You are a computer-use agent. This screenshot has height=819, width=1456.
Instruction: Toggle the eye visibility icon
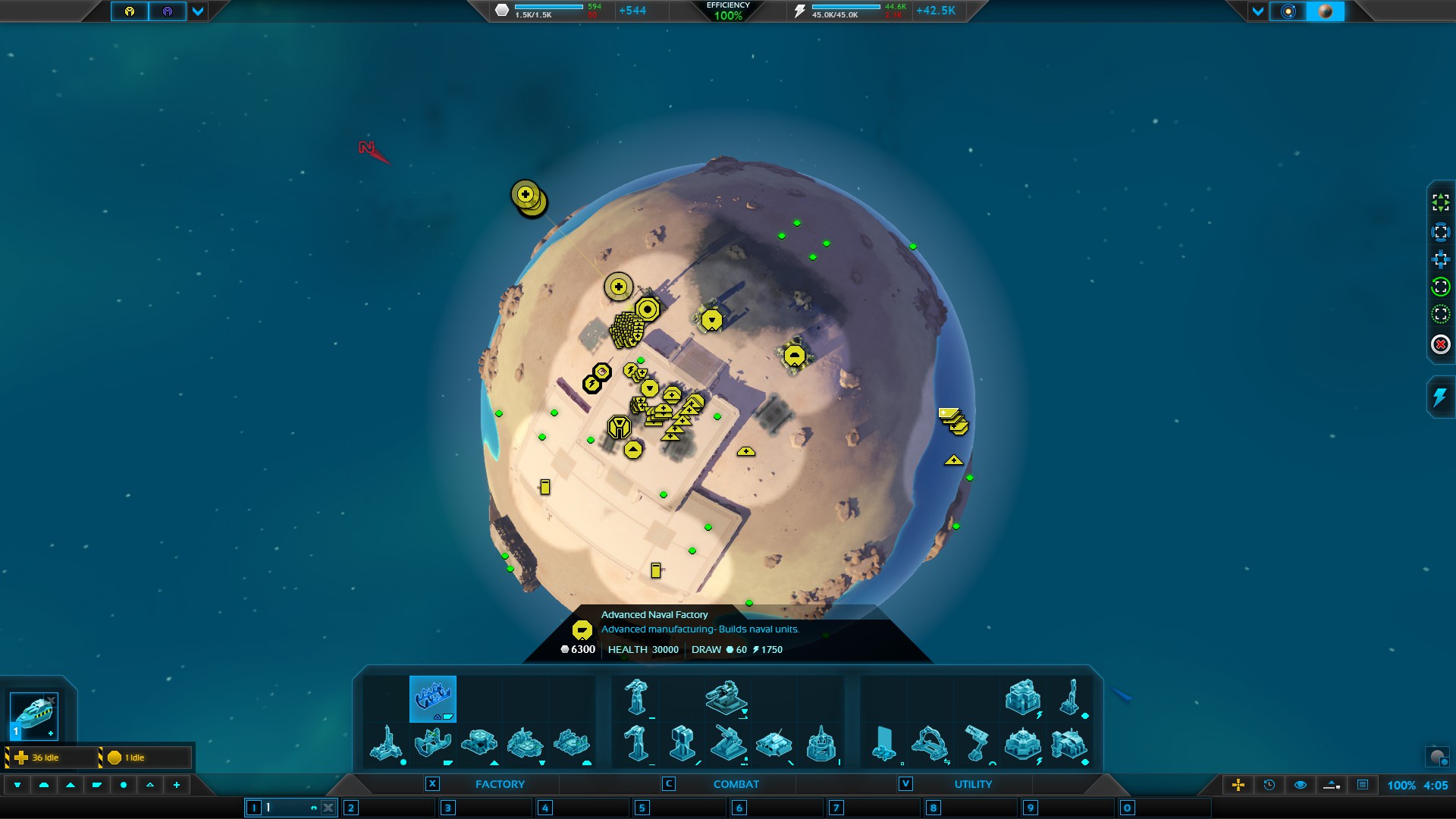[x=1300, y=785]
